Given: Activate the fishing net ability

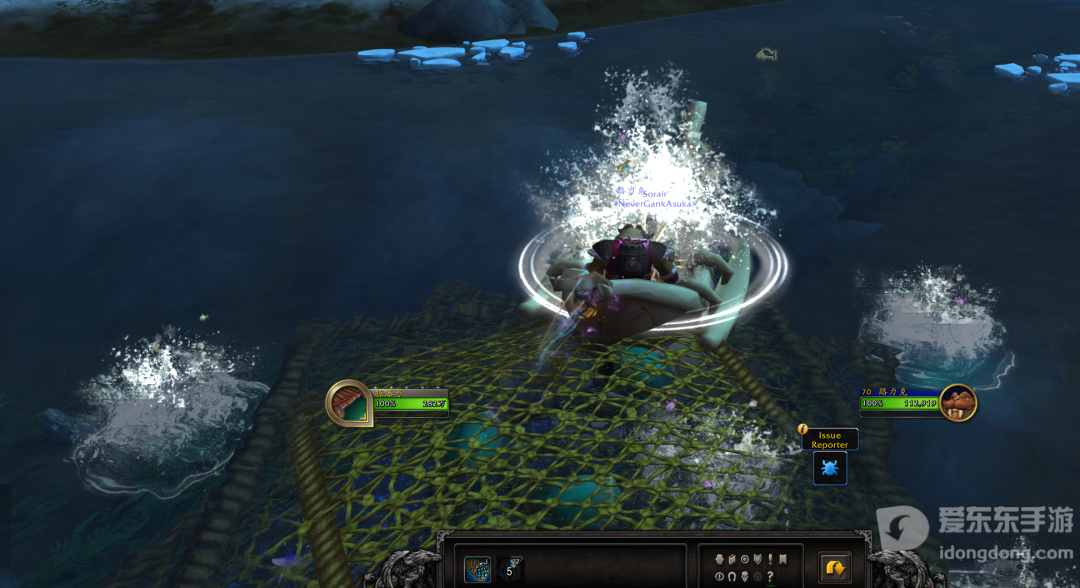Looking at the screenshot, I should [x=477, y=570].
